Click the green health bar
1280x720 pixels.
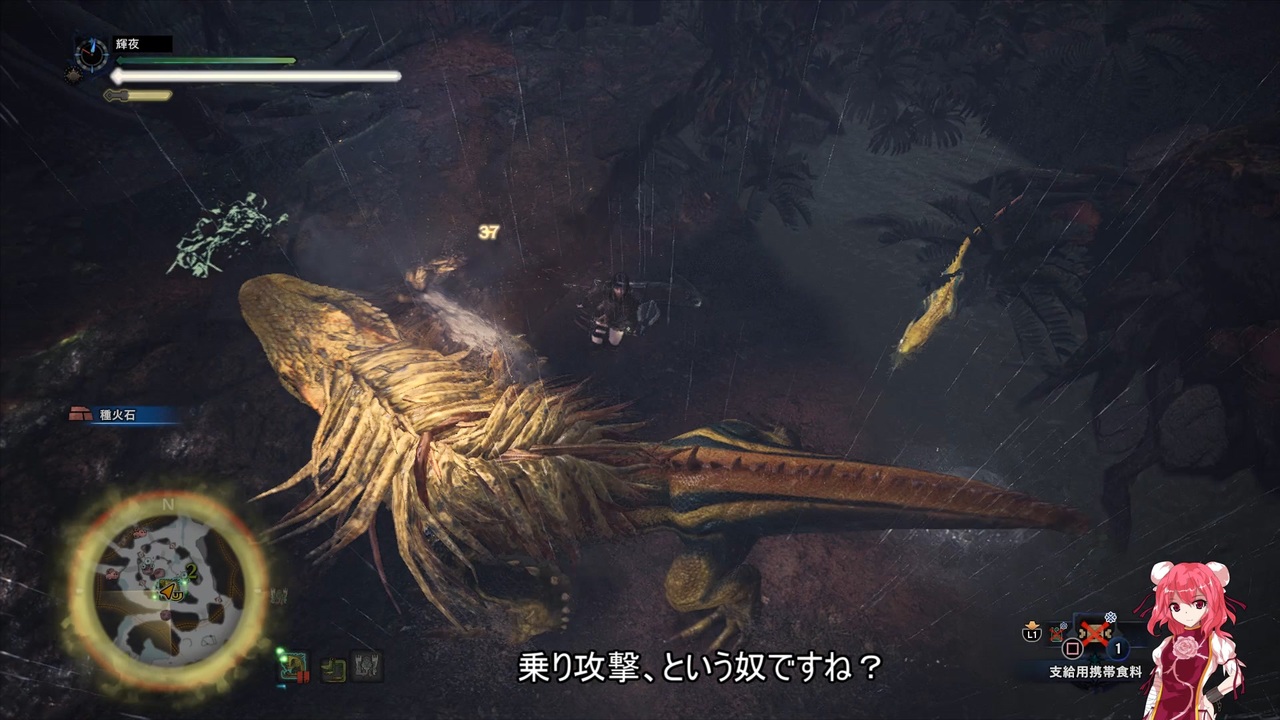[203, 60]
